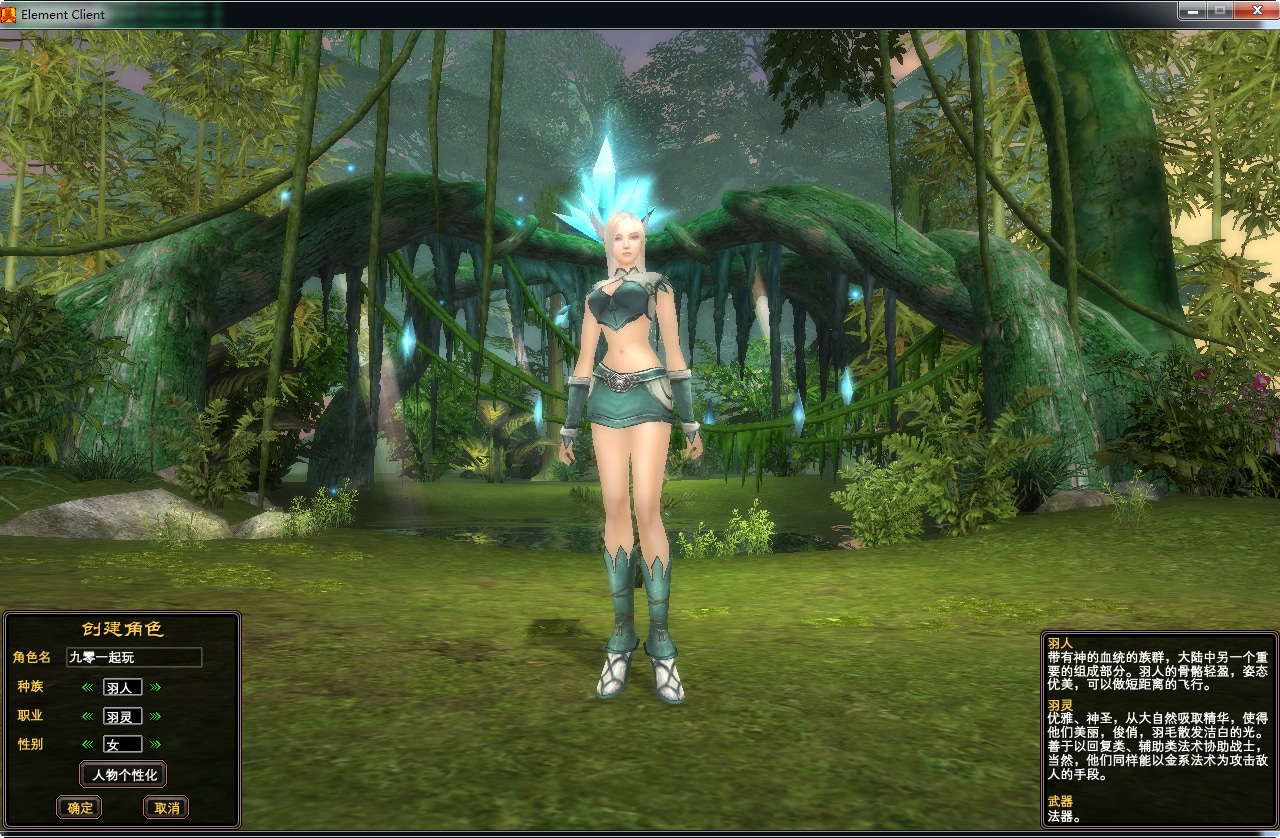Select previous race with left arrow
The width and height of the screenshot is (1280, 838).
click(88, 688)
